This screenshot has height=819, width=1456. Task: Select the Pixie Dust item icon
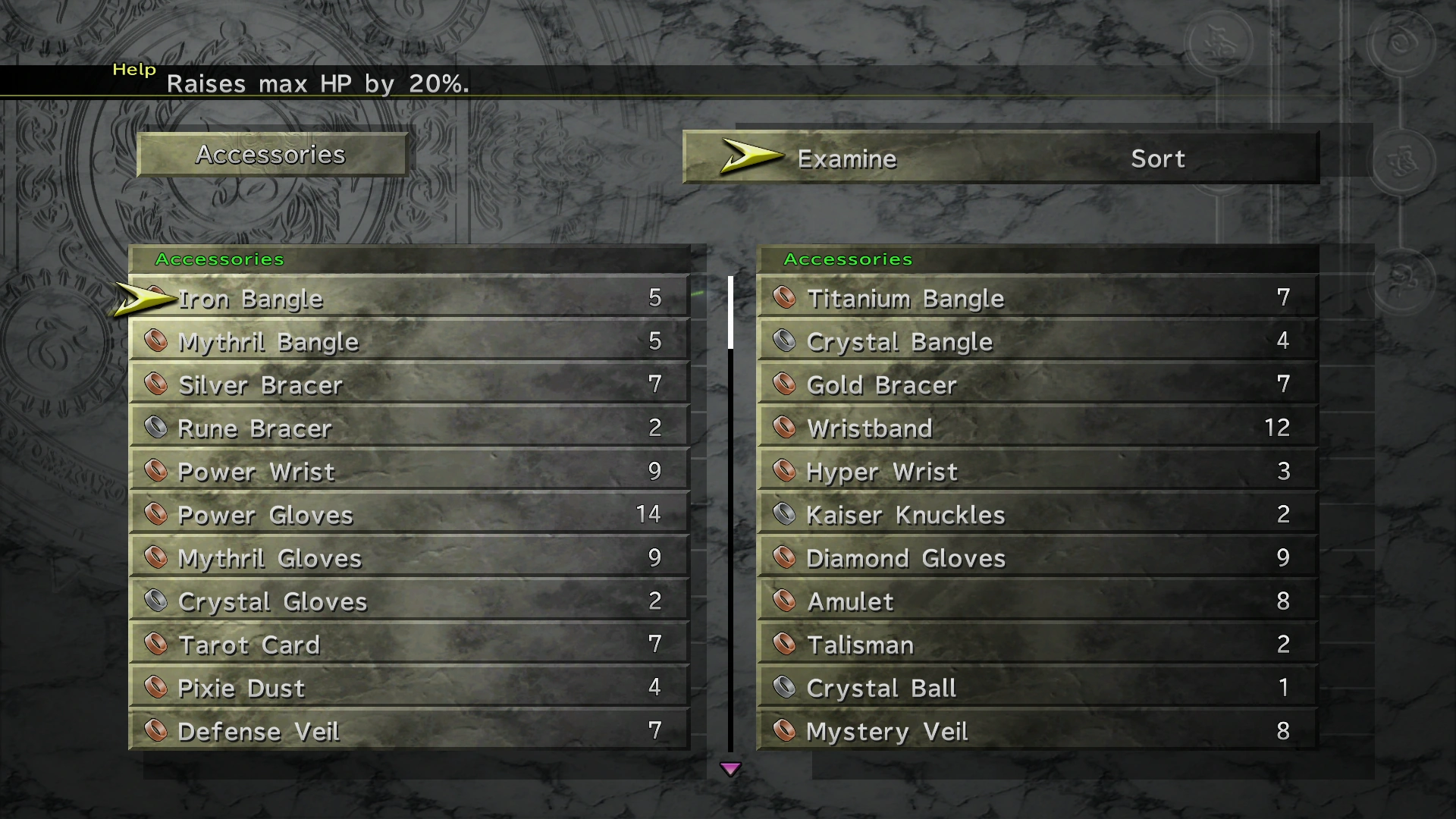(x=157, y=687)
